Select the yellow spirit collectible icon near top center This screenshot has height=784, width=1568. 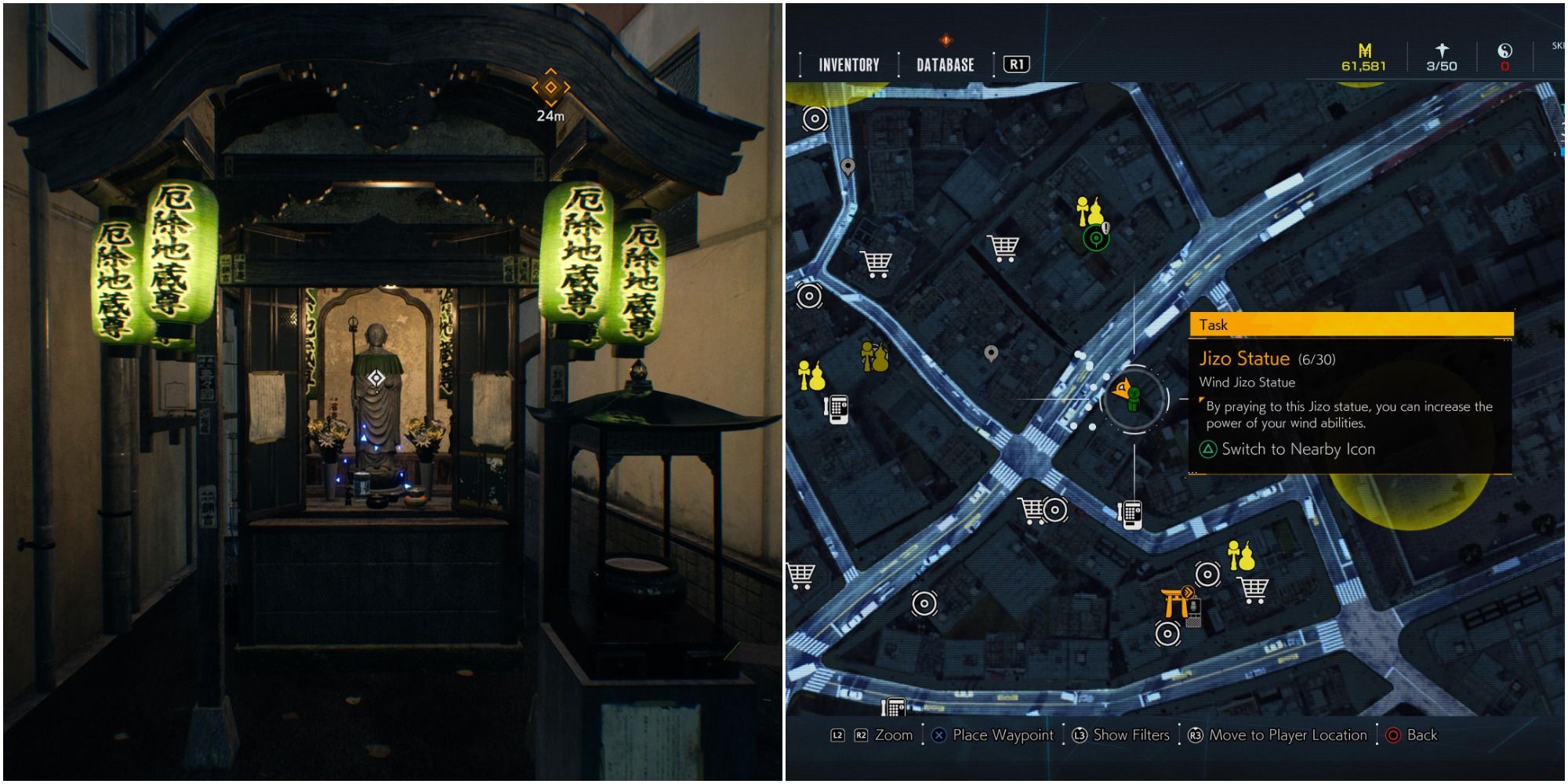(x=1091, y=210)
